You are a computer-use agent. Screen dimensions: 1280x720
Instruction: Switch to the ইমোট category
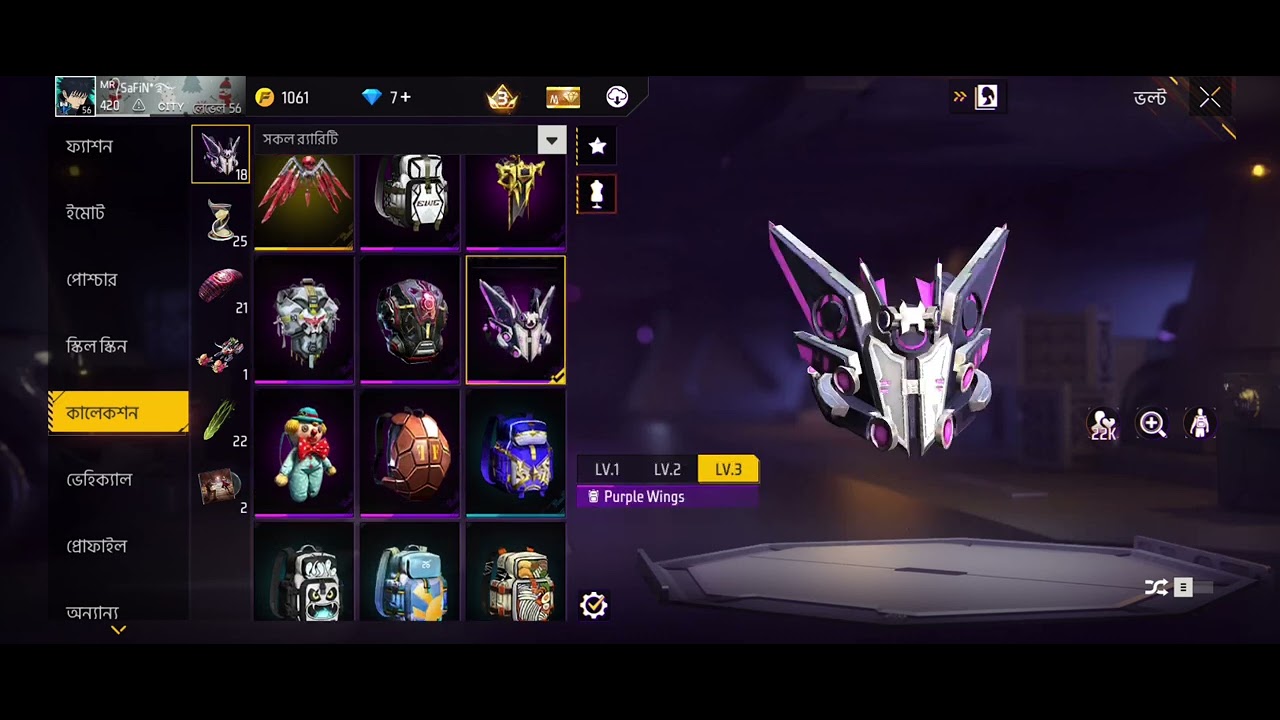coord(86,213)
